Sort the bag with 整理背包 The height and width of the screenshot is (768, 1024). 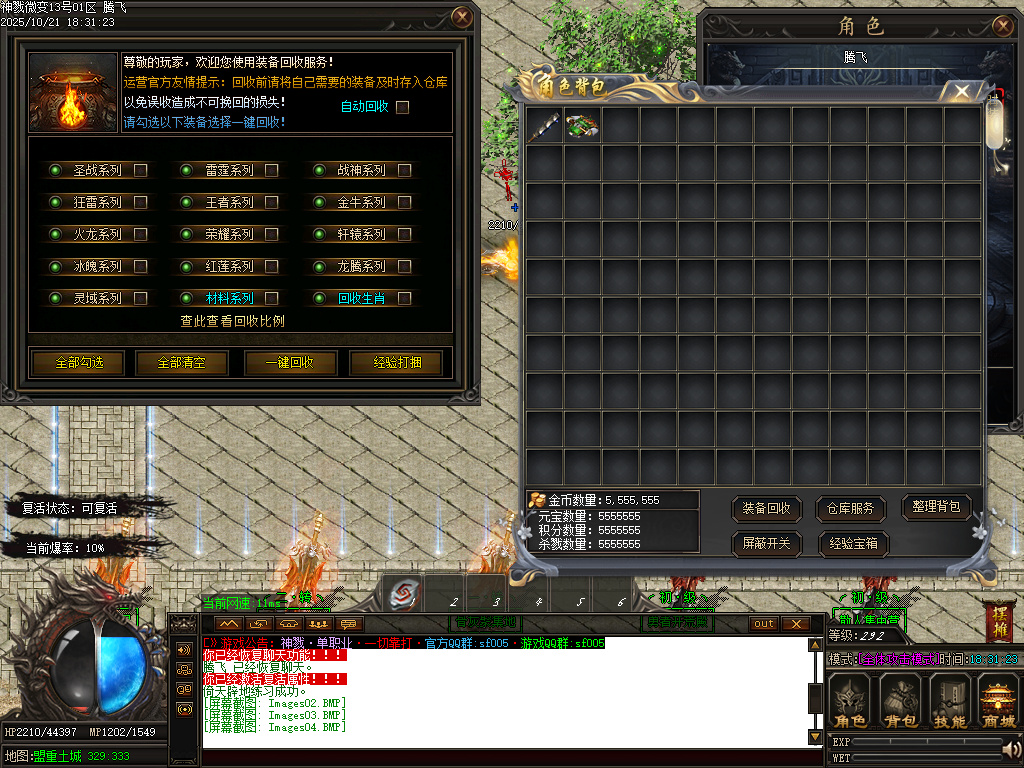(x=937, y=507)
